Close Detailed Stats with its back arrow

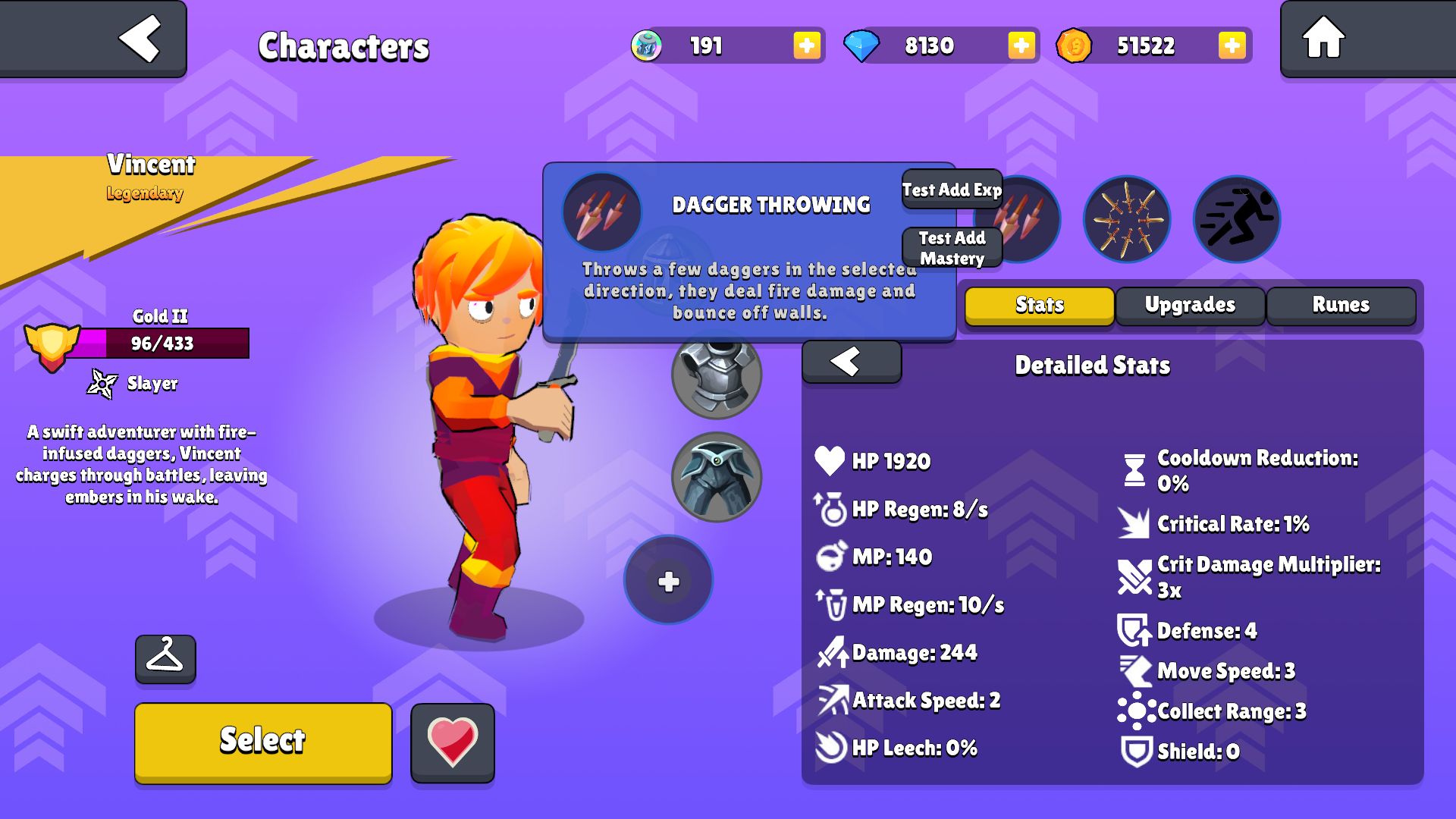coord(851,362)
